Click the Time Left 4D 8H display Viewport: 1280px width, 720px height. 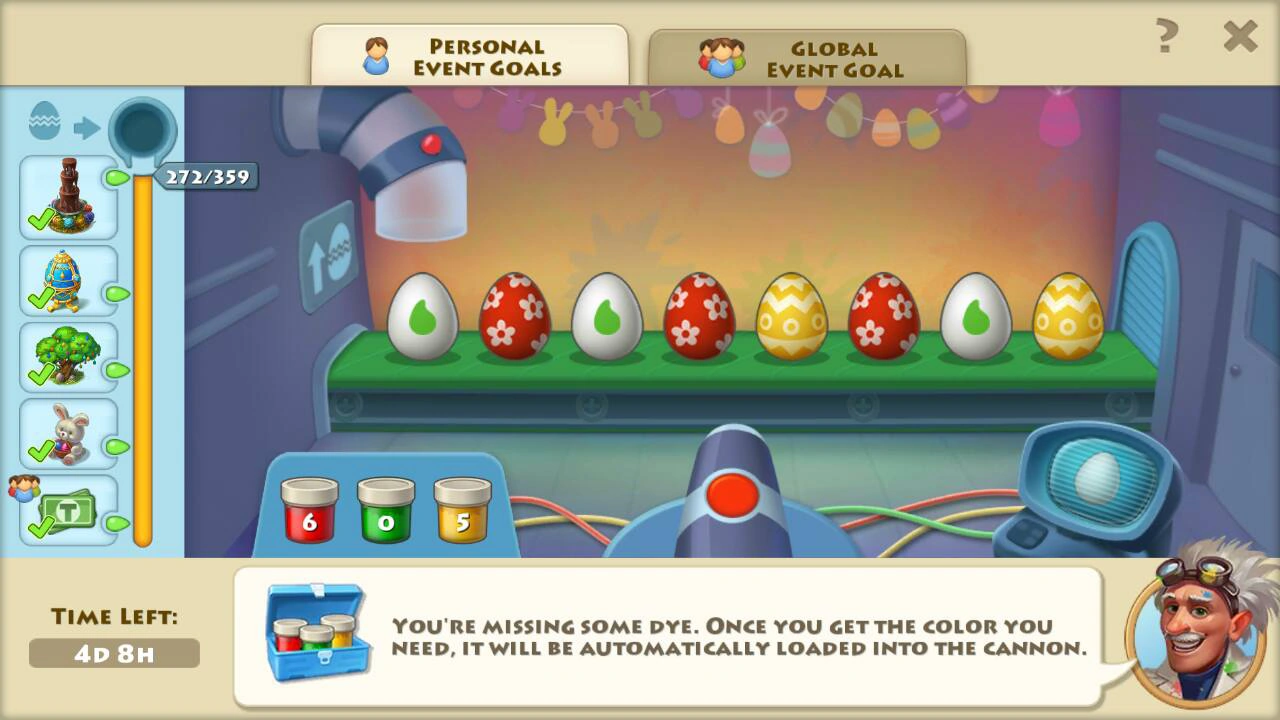click(x=114, y=653)
